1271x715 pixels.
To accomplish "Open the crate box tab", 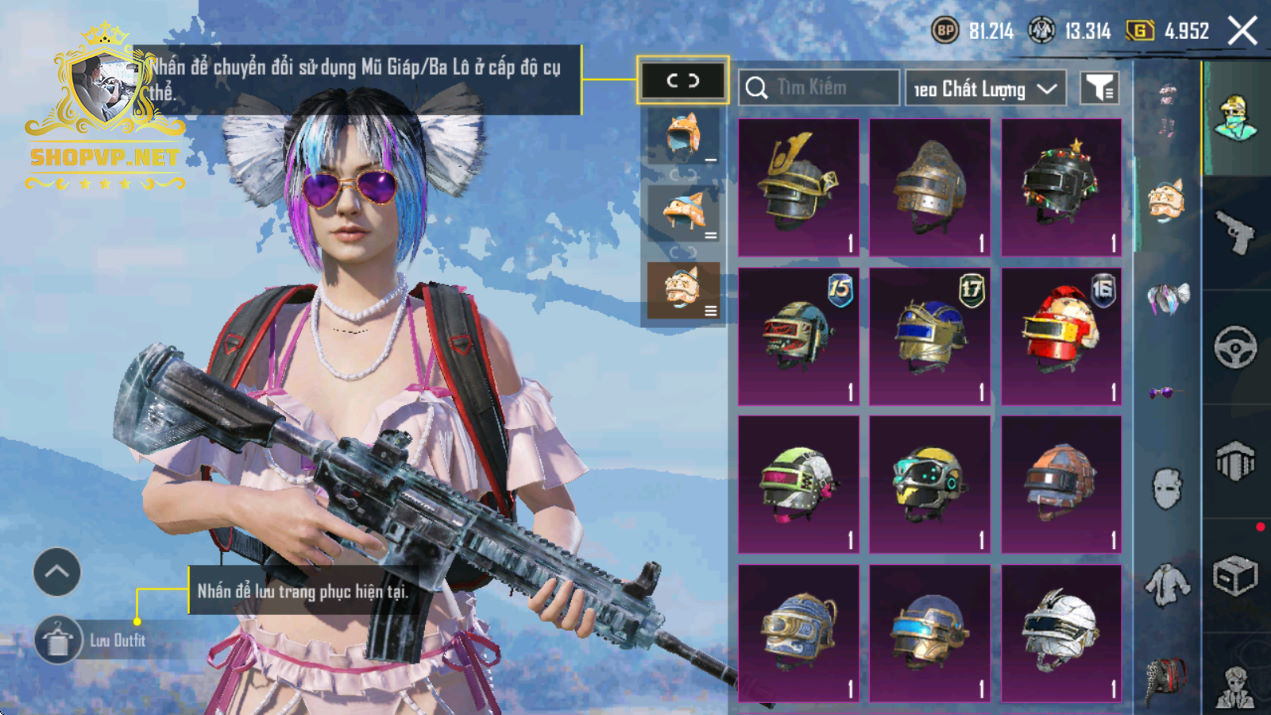I will tap(1236, 575).
